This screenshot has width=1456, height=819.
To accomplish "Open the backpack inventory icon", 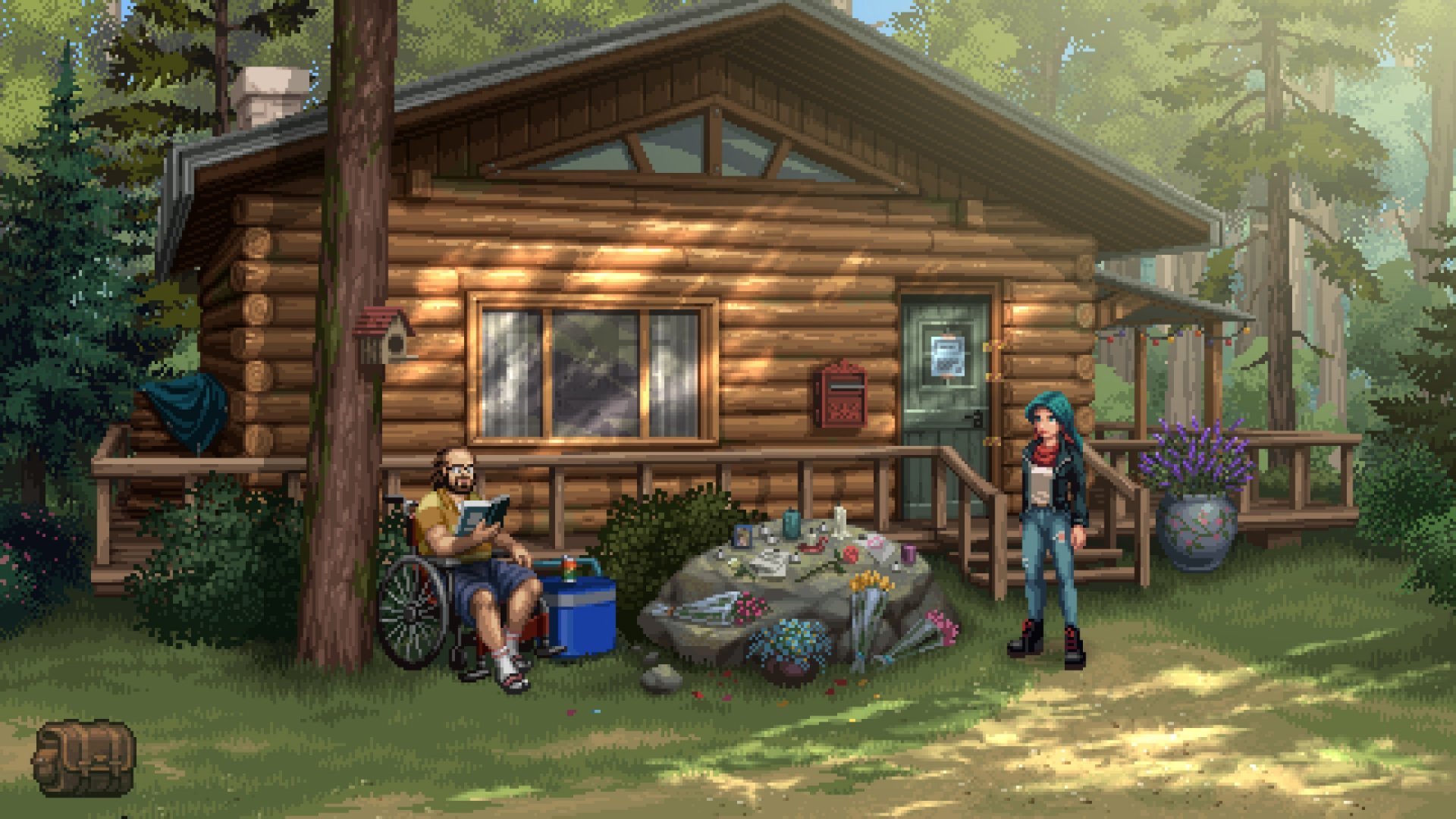I will (84, 758).
